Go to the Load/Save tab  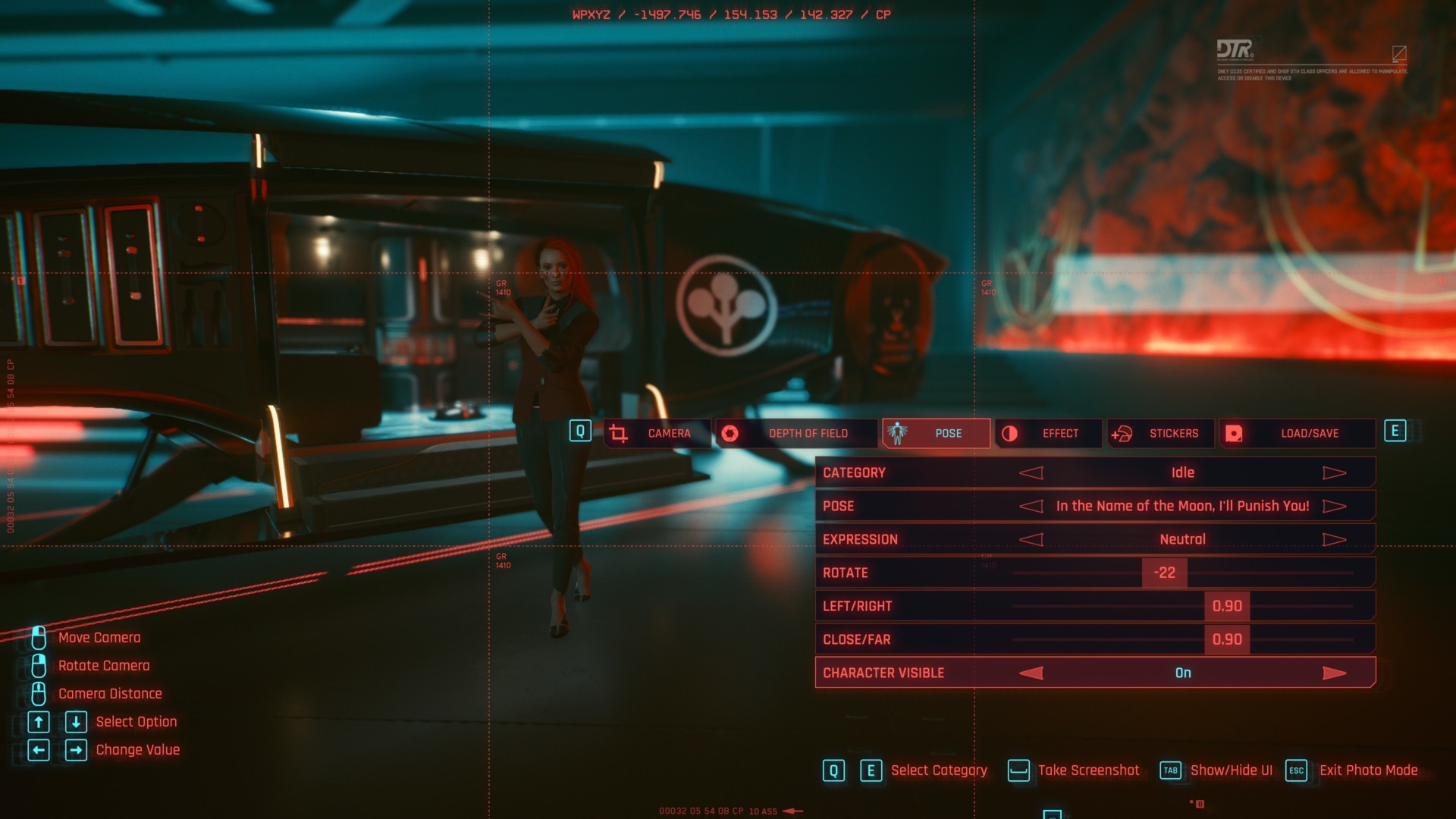pyautogui.click(x=1298, y=434)
